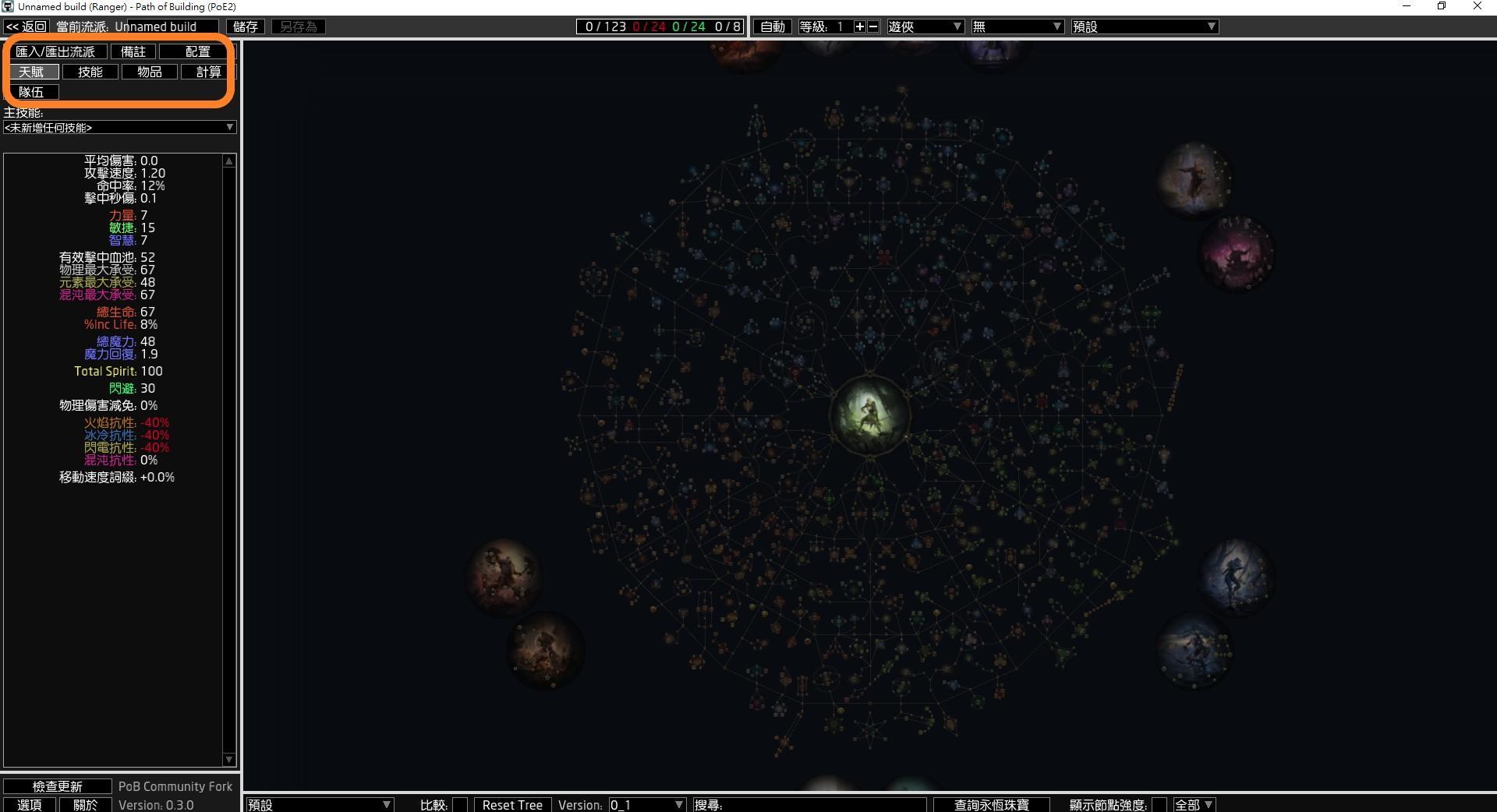This screenshot has width=1497, height=812.
Task: Toggle the 比較 (Compare) checkbox
Action: 459,805
